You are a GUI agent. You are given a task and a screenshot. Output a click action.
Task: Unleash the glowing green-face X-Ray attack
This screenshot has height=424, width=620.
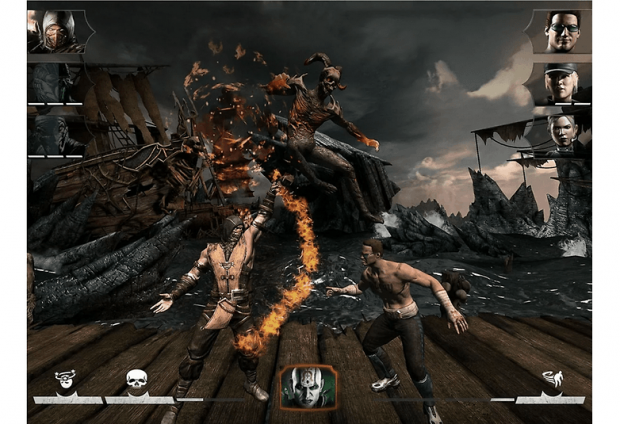coord(308,387)
